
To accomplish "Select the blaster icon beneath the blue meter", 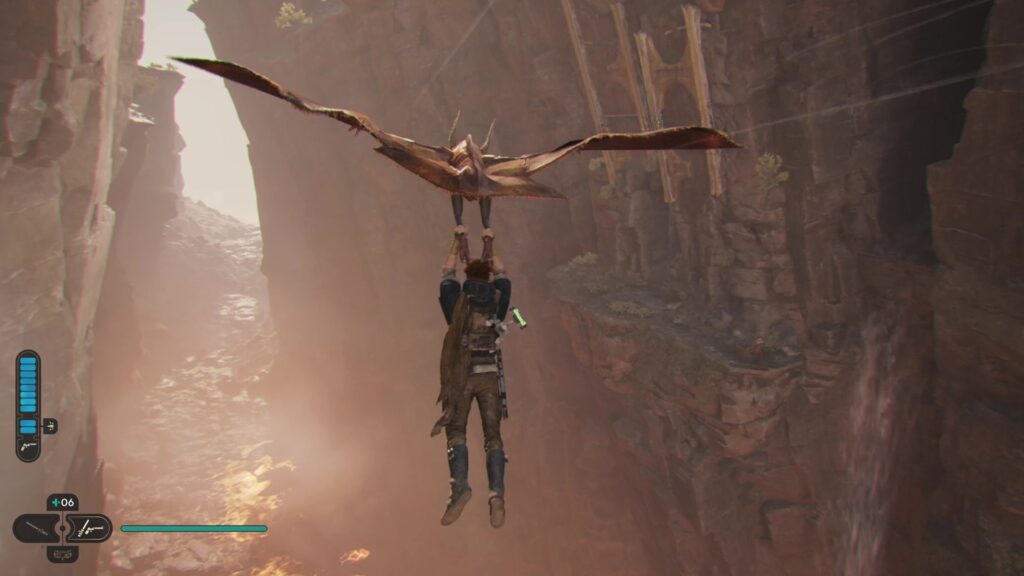I will tap(28, 449).
